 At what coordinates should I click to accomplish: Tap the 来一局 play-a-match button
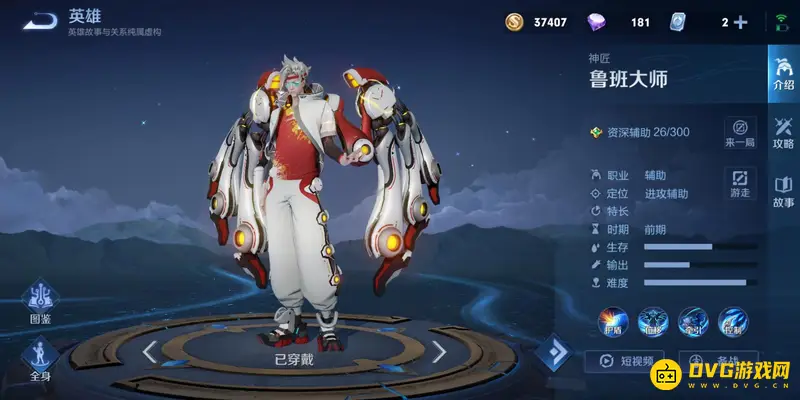[x=740, y=133]
